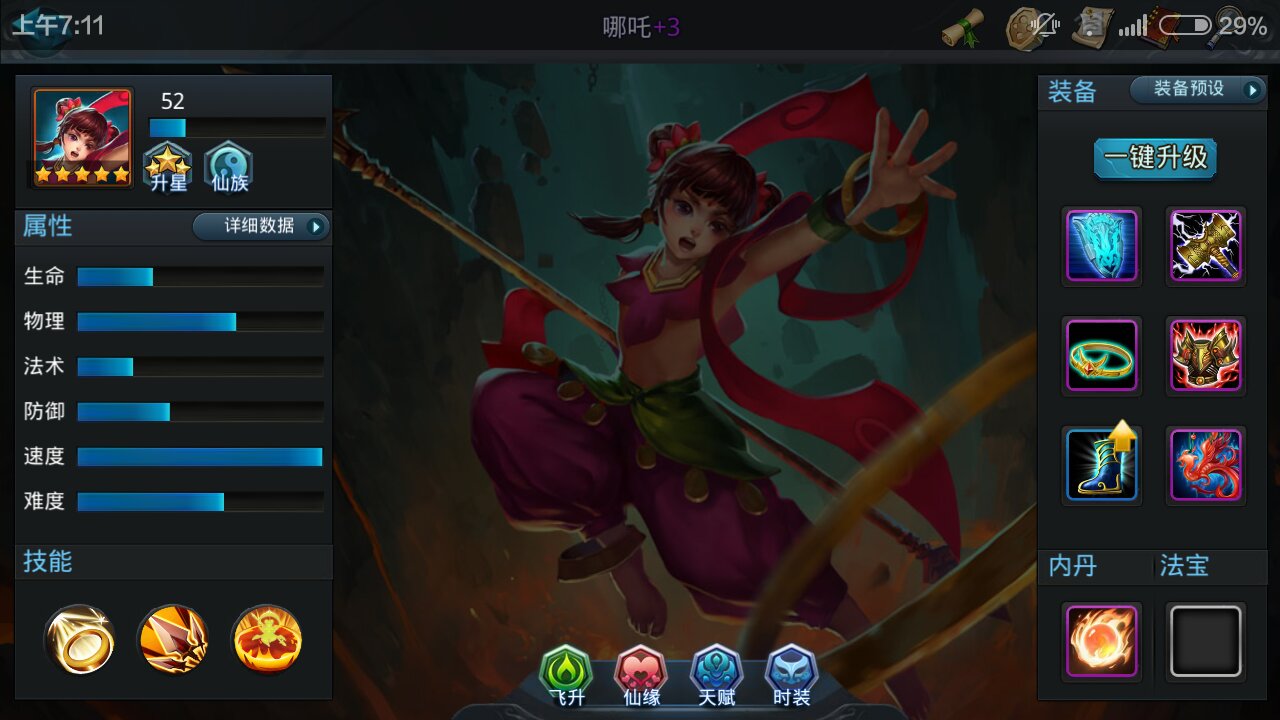Select the blue shield equipment icon
Viewport: 1280px width, 720px height.
1101,247
